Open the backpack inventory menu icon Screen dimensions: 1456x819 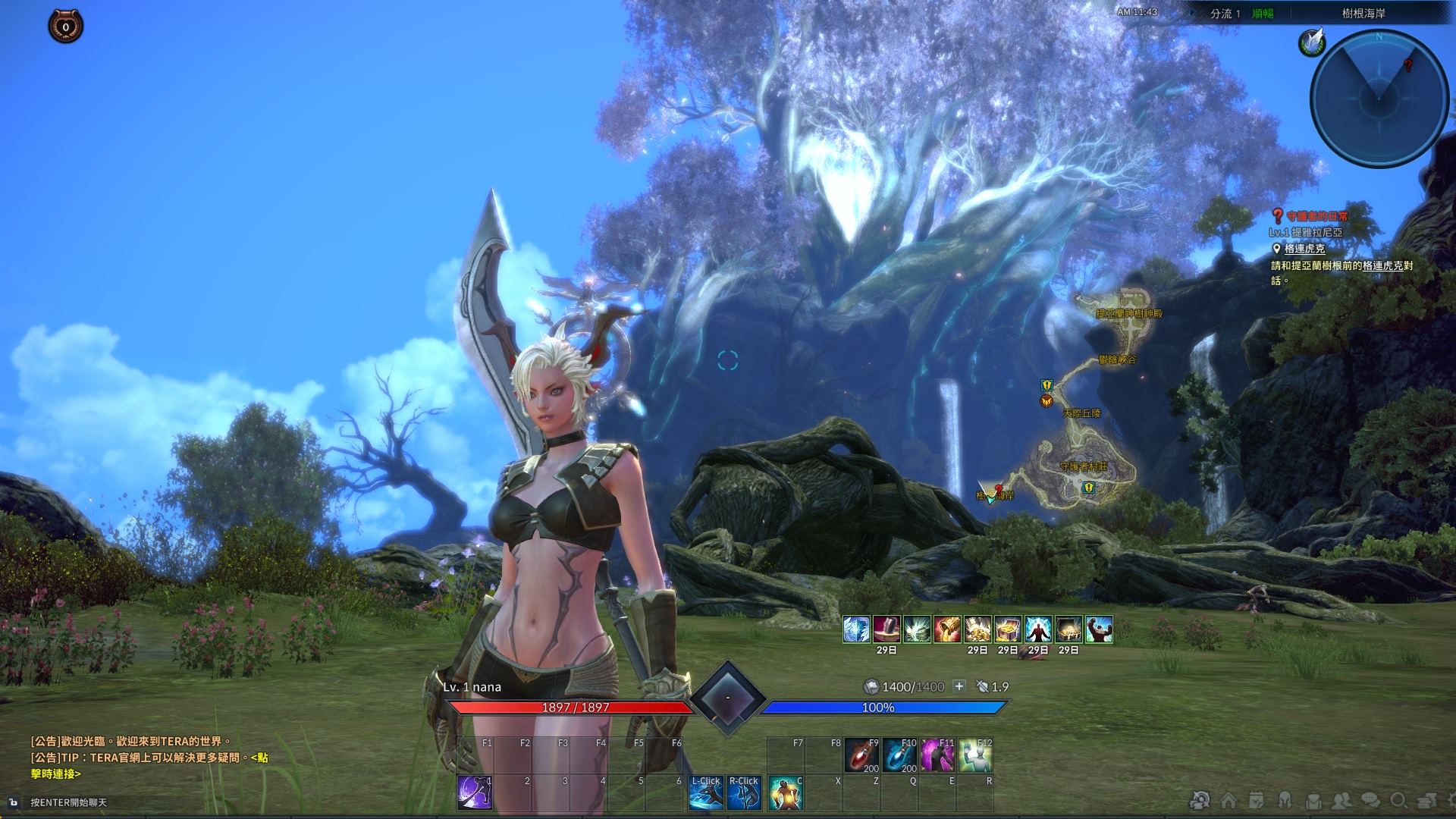click(x=1313, y=801)
